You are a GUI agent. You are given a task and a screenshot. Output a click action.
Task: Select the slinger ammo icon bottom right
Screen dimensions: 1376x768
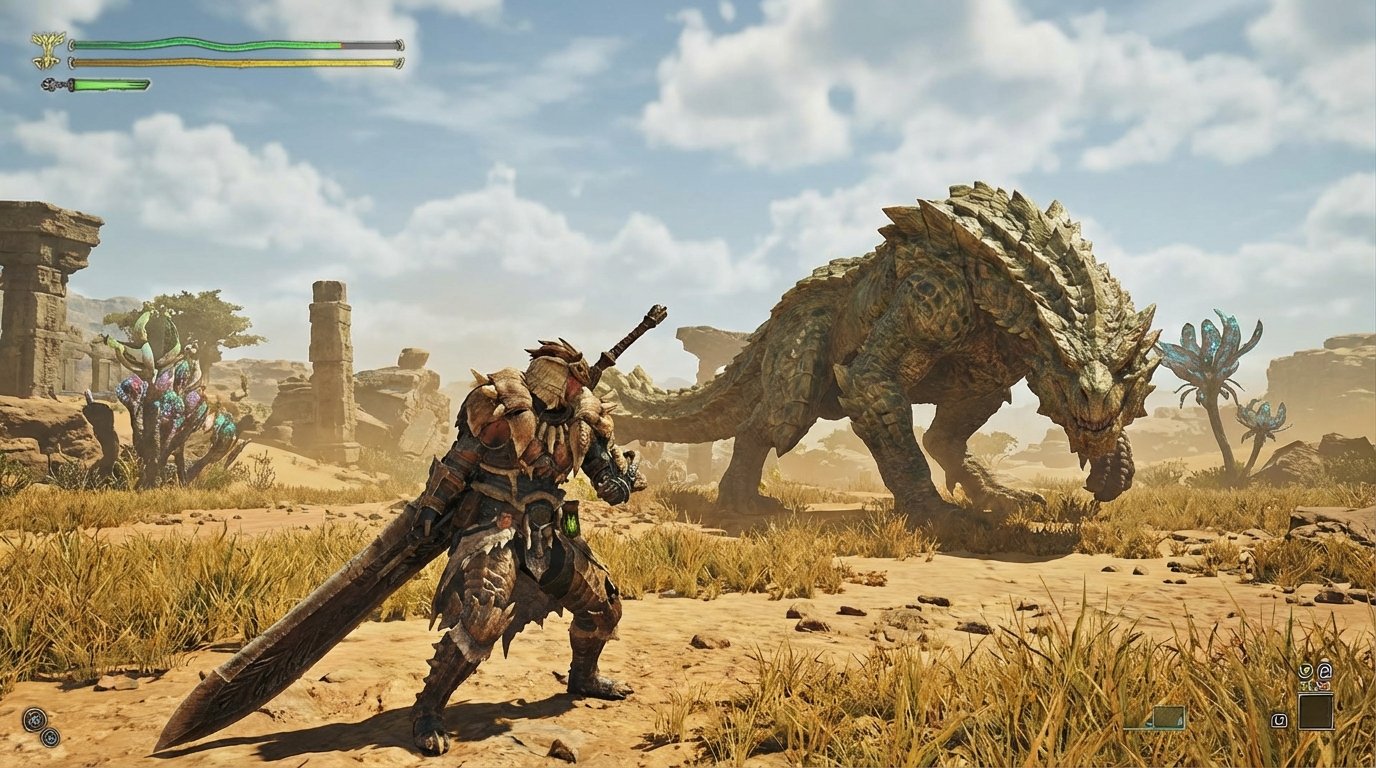1305,670
